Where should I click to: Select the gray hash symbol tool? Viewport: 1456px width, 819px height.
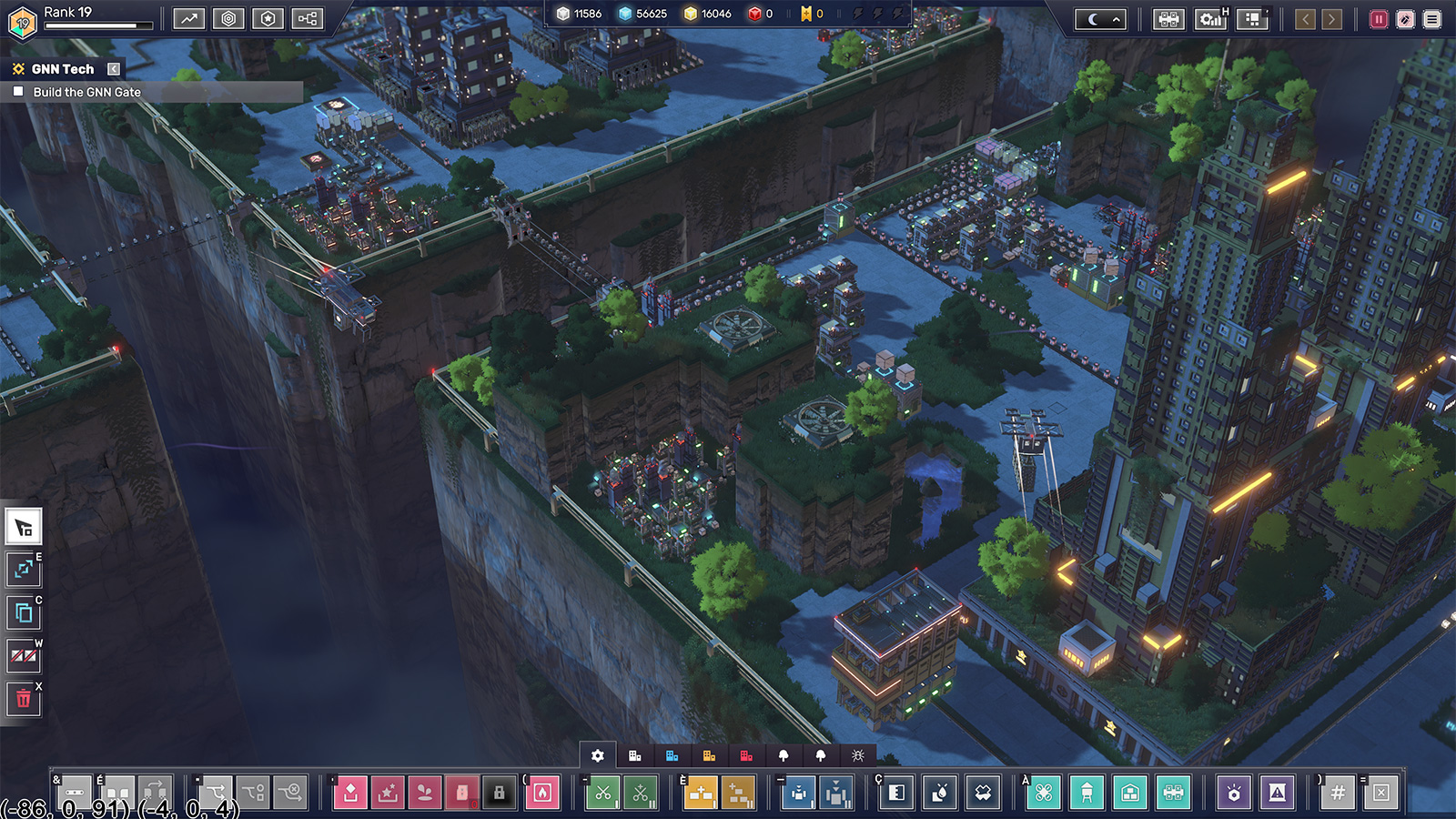[1338, 793]
